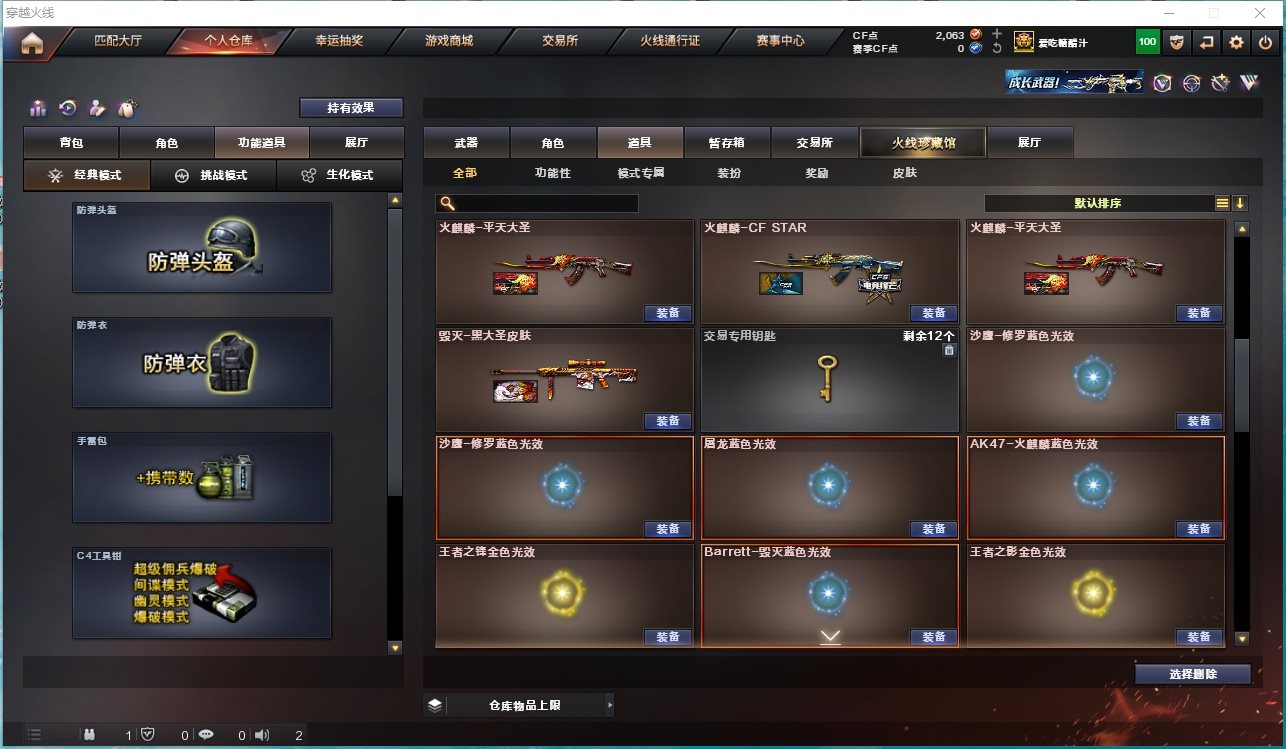Open settings with the gear icon
Viewport: 1286px width, 749px height.
click(1237, 42)
